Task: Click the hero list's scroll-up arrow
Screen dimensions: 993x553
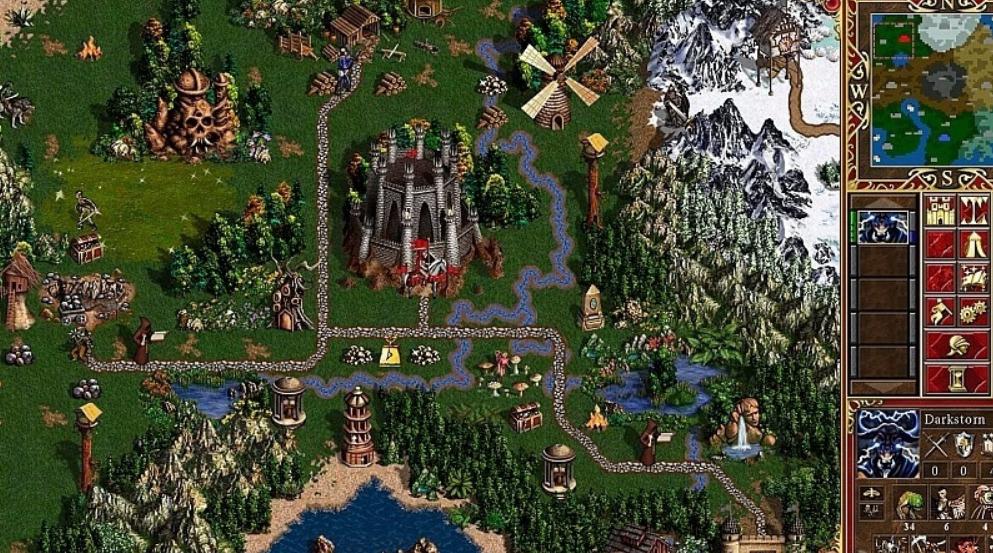Action: click(883, 200)
